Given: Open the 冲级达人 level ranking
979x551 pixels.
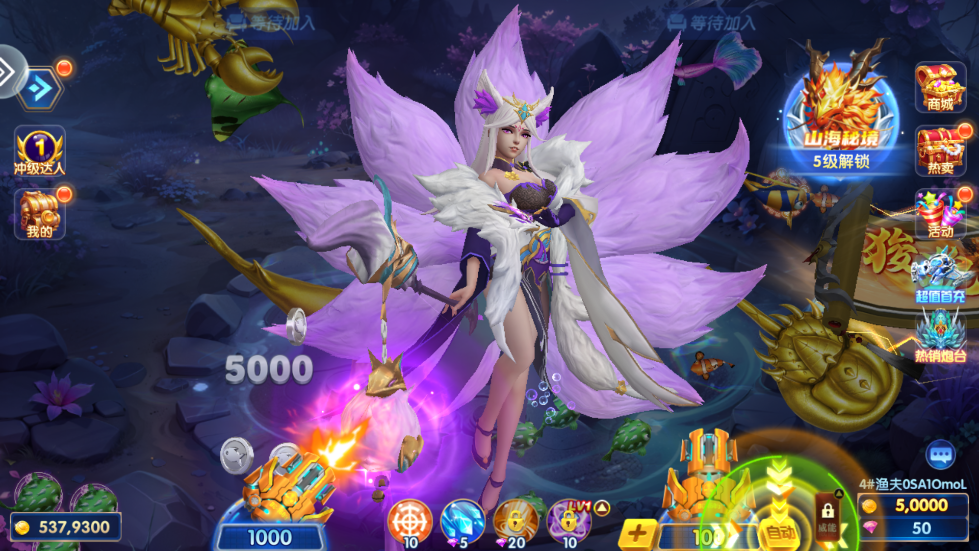Looking at the screenshot, I should (x=40, y=150).
